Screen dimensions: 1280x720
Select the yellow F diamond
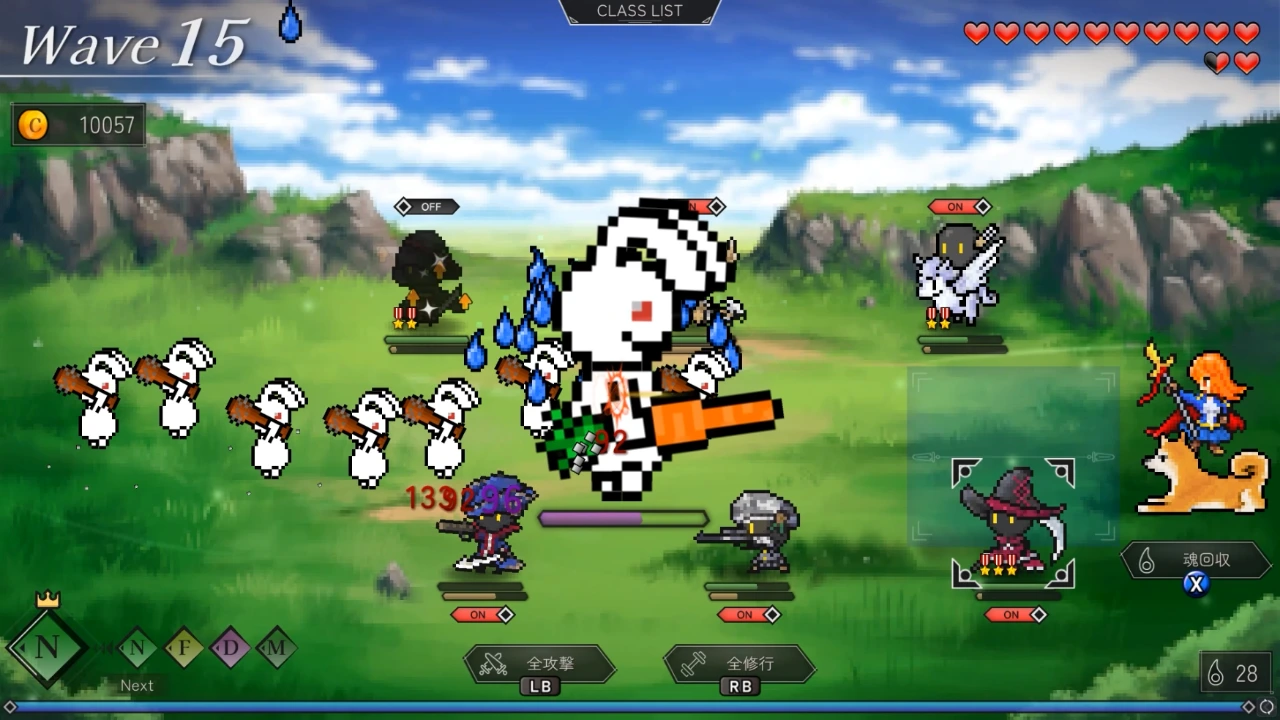184,648
